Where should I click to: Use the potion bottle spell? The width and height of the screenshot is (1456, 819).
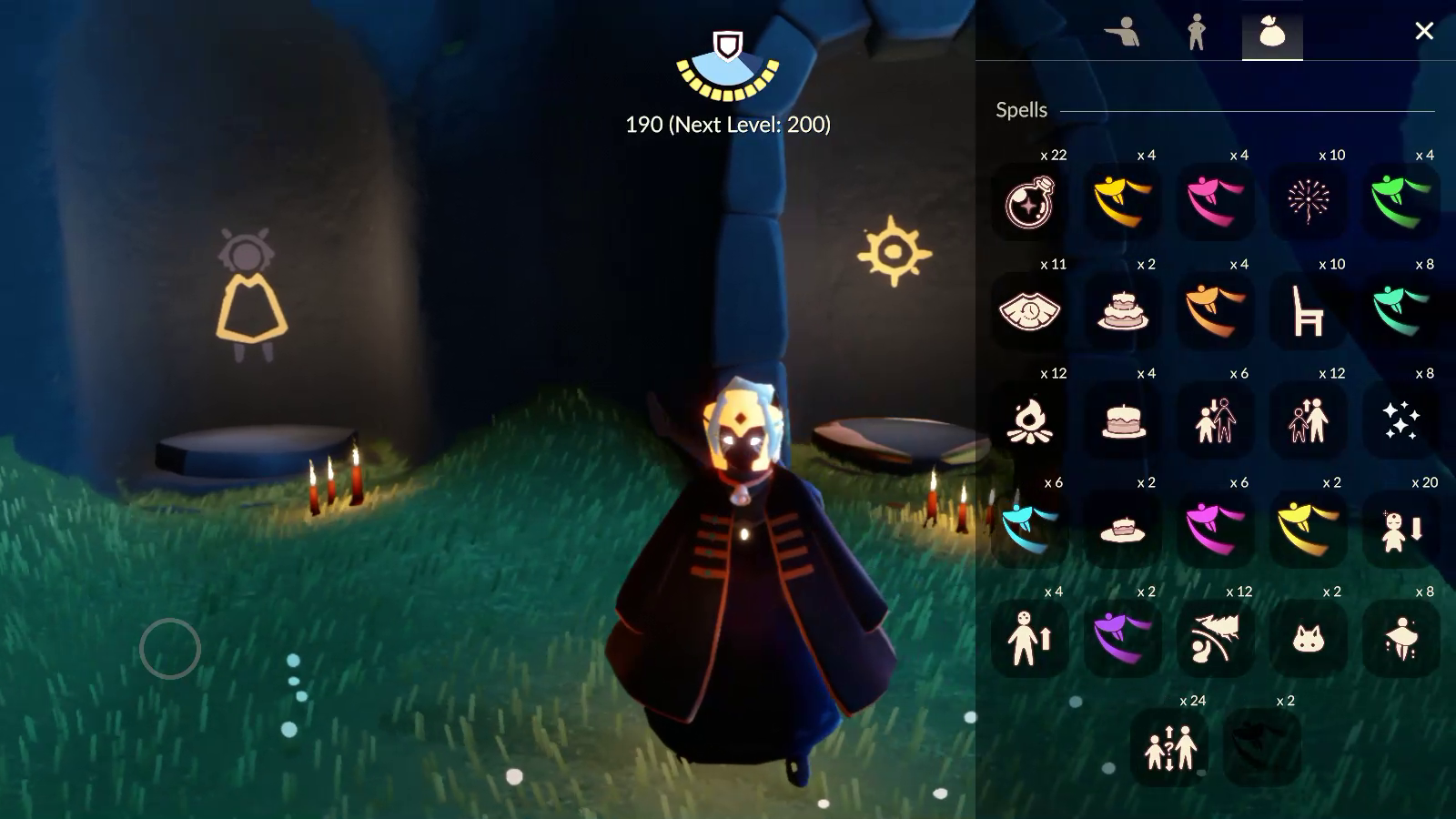[1029, 201]
